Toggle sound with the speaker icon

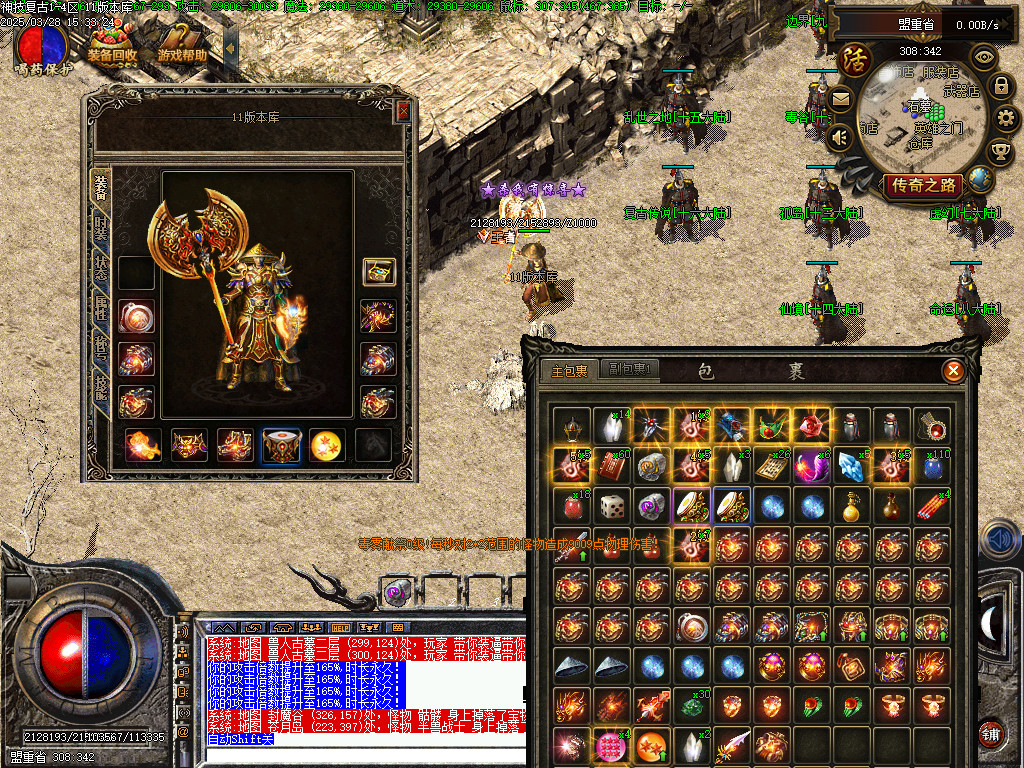[x=840, y=136]
